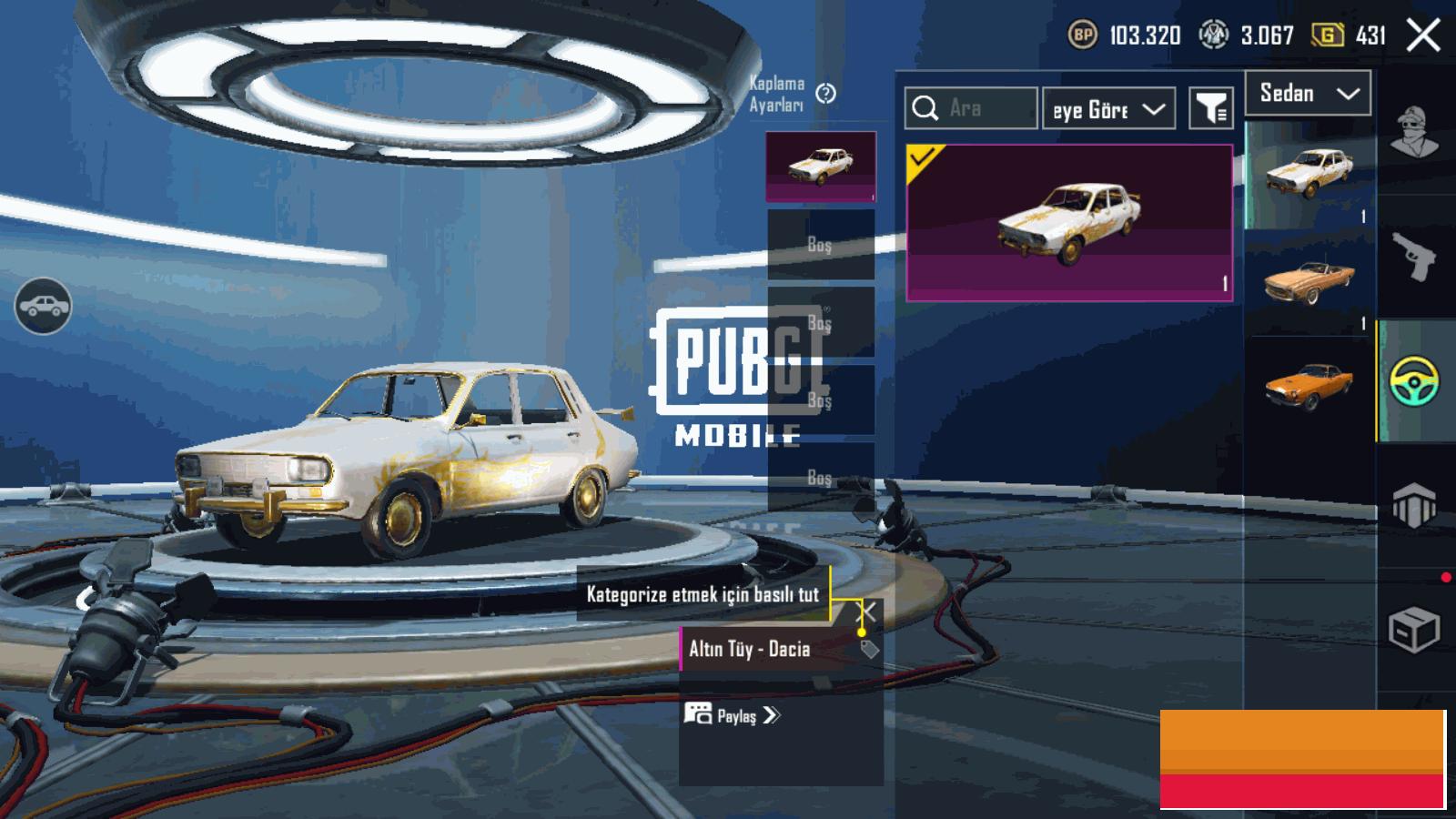Select the steering wheel vehicles tab
The width and height of the screenshot is (1456, 819).
click(x=1414, y=380)
